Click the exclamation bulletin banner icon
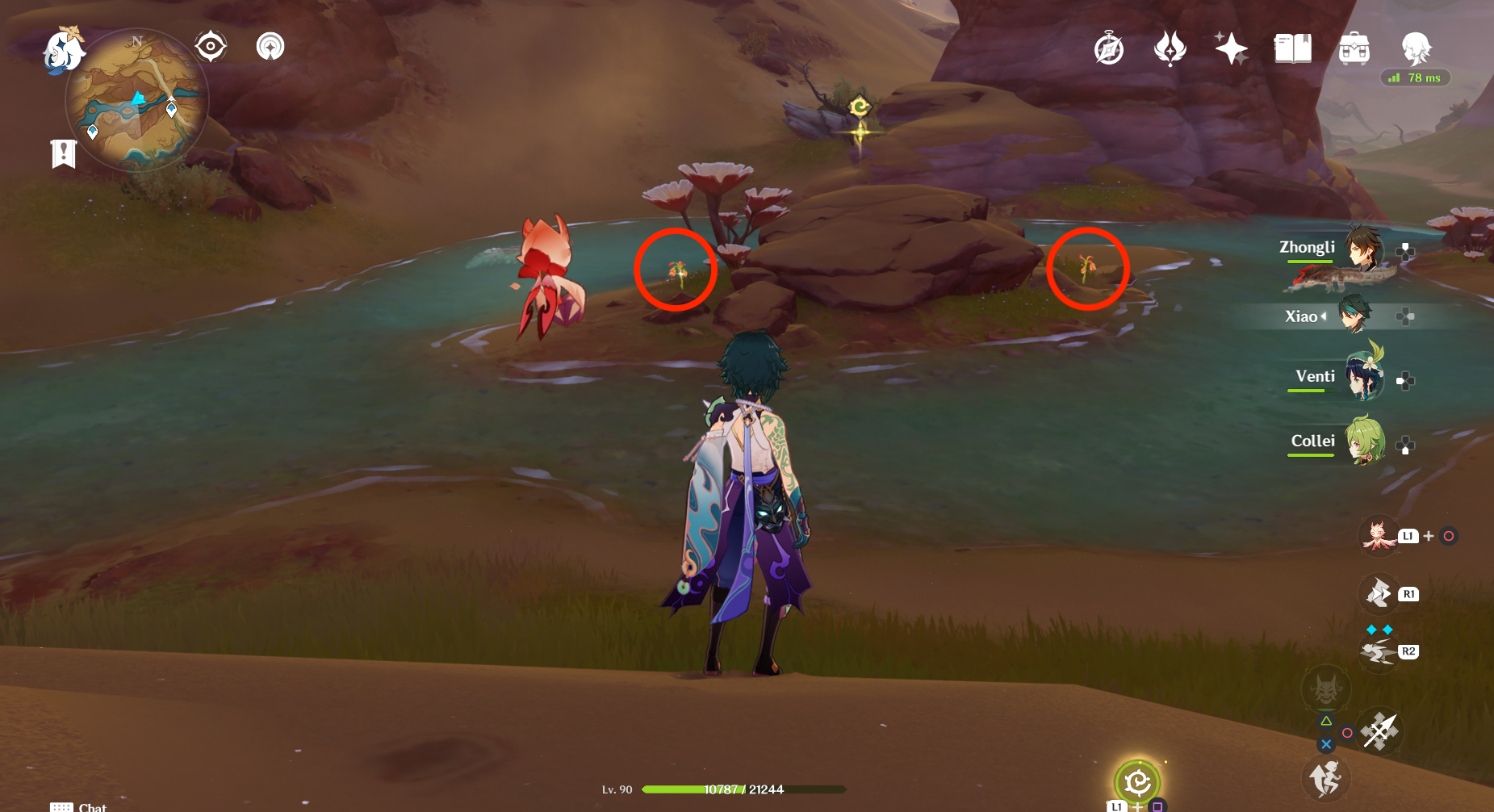This screenshot has width=1494, height=812. (63, 152)
